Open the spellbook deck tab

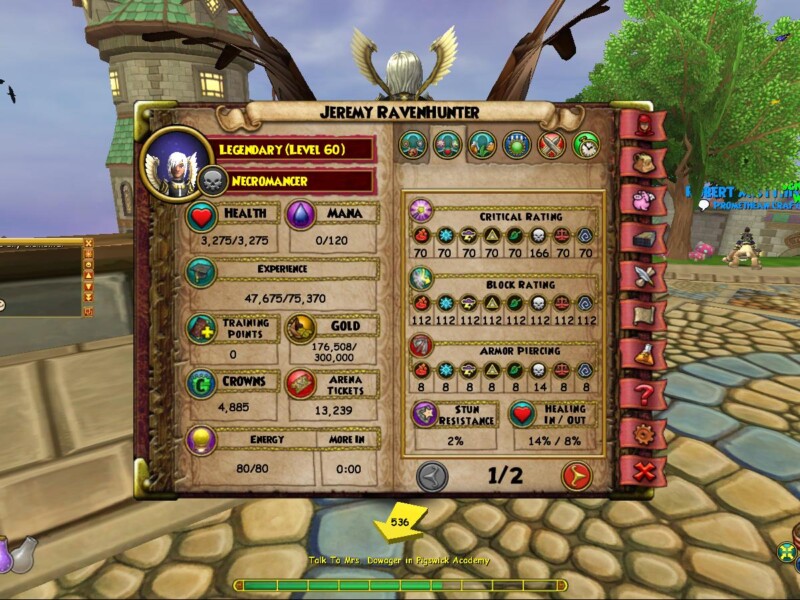tap(640, 237)
